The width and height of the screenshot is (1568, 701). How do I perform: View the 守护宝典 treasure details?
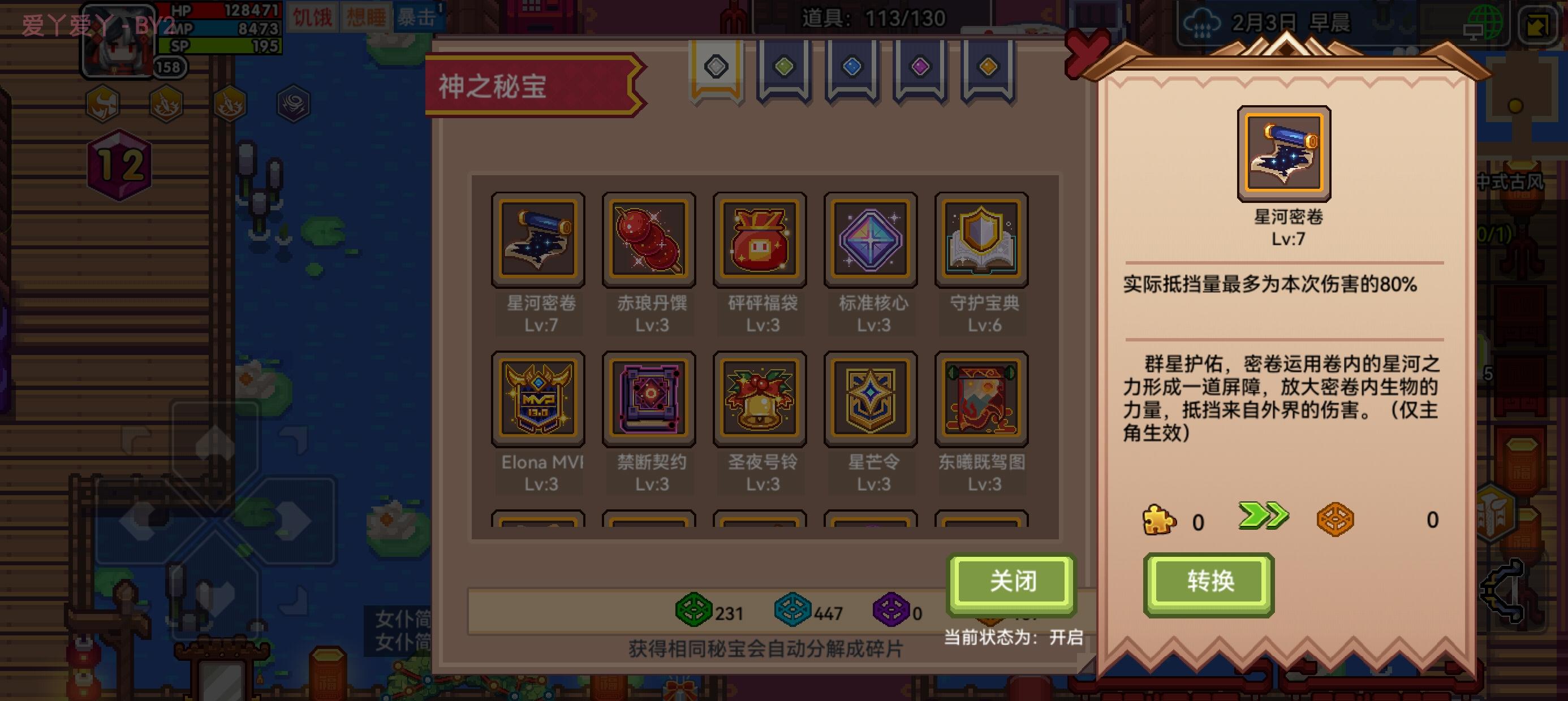pyautogui.click(x=981, y=239)
